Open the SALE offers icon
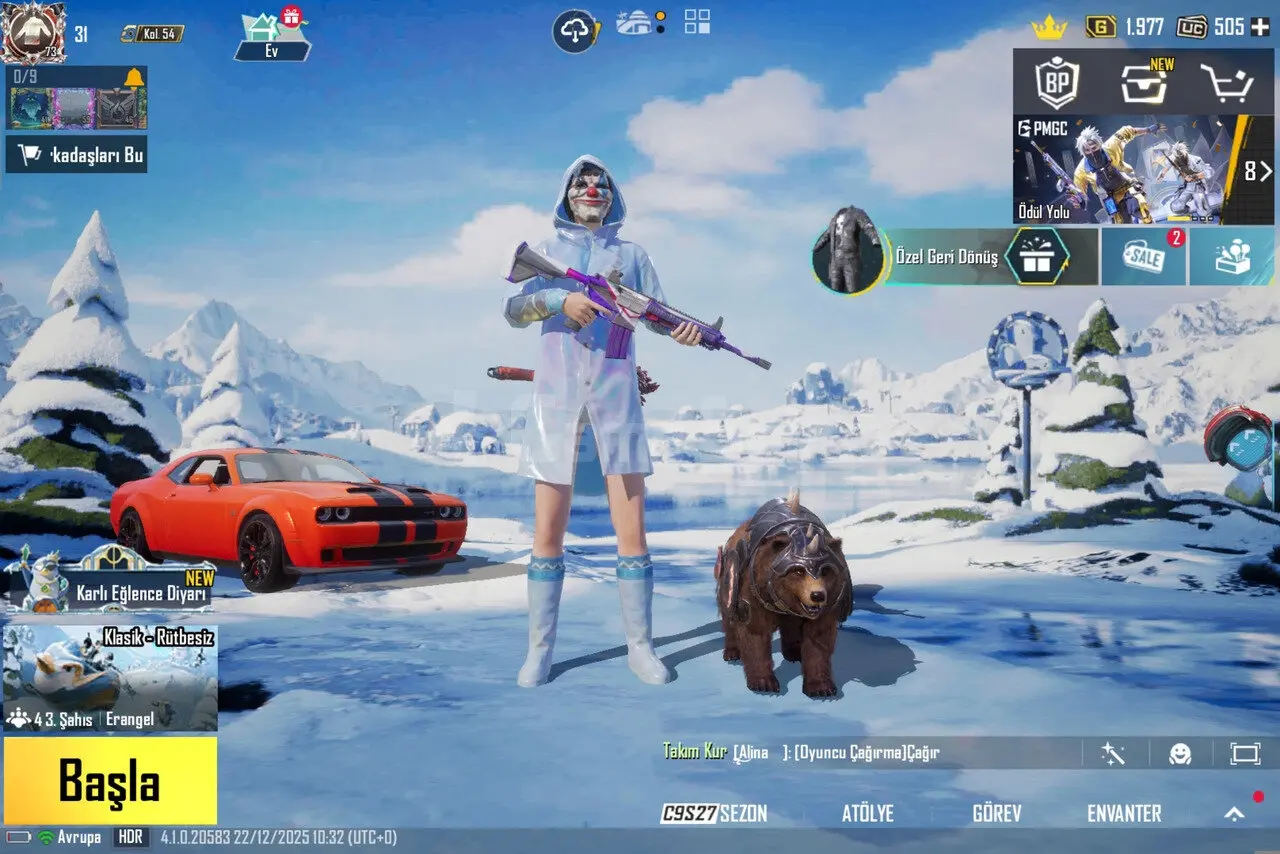 pyautogui.click(x=1144, y=257)
